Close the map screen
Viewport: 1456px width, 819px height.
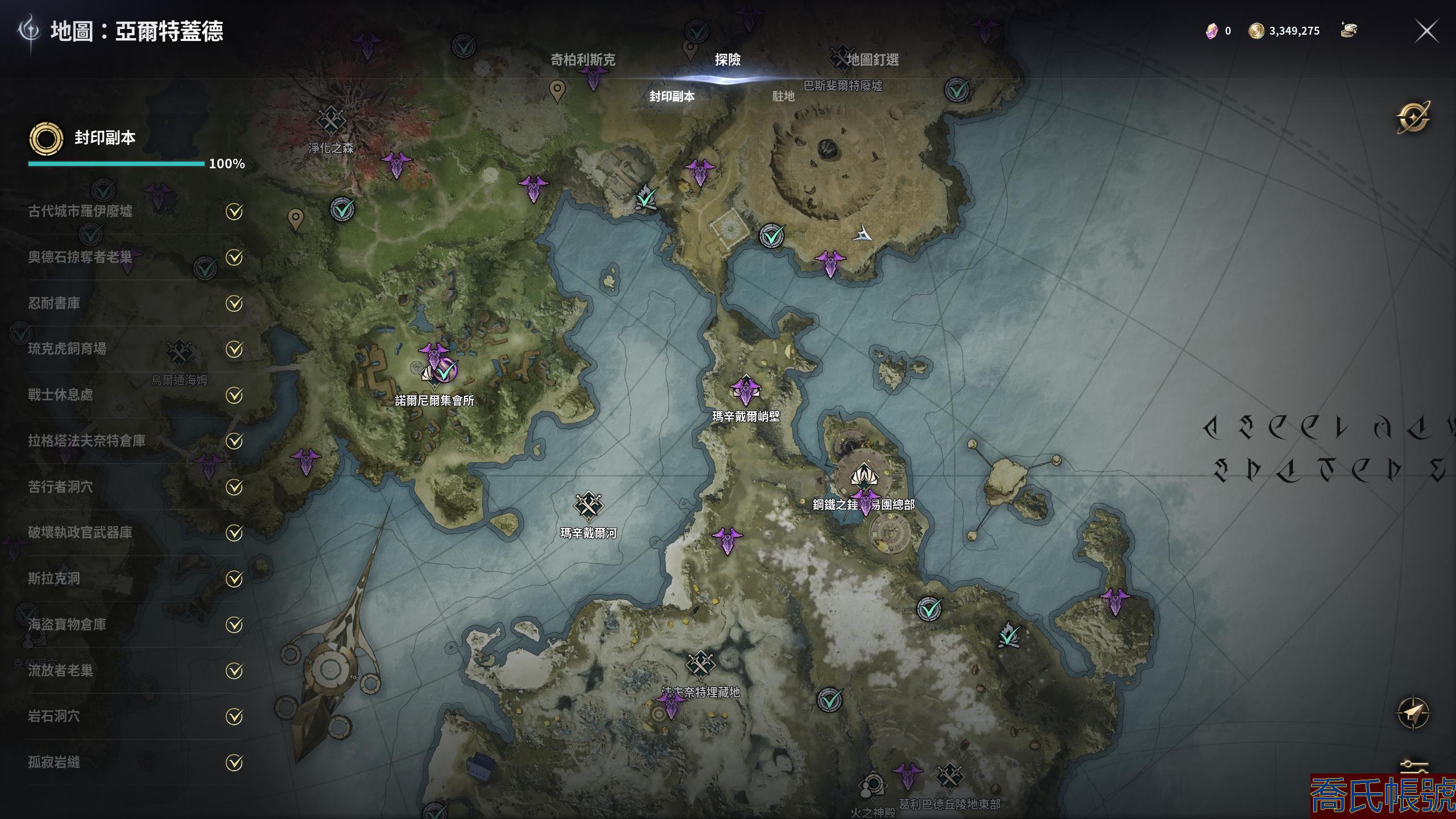(x=1426, y=31)
